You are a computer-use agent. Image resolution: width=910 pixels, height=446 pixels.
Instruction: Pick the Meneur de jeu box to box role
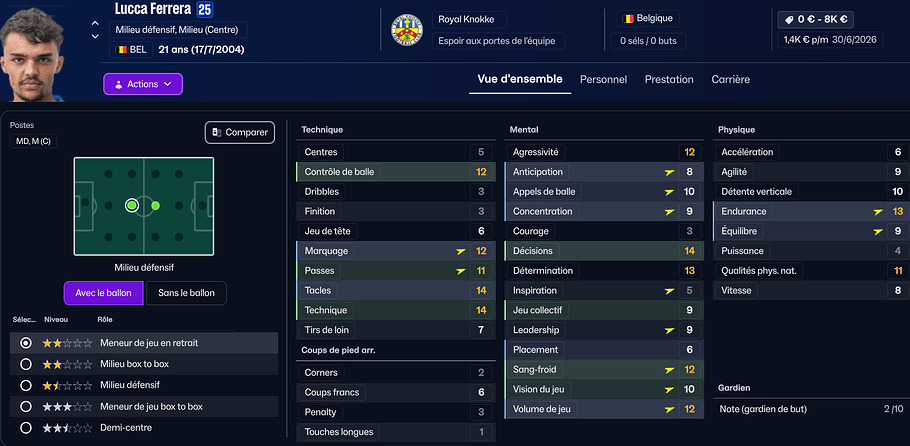click(26, 406)
